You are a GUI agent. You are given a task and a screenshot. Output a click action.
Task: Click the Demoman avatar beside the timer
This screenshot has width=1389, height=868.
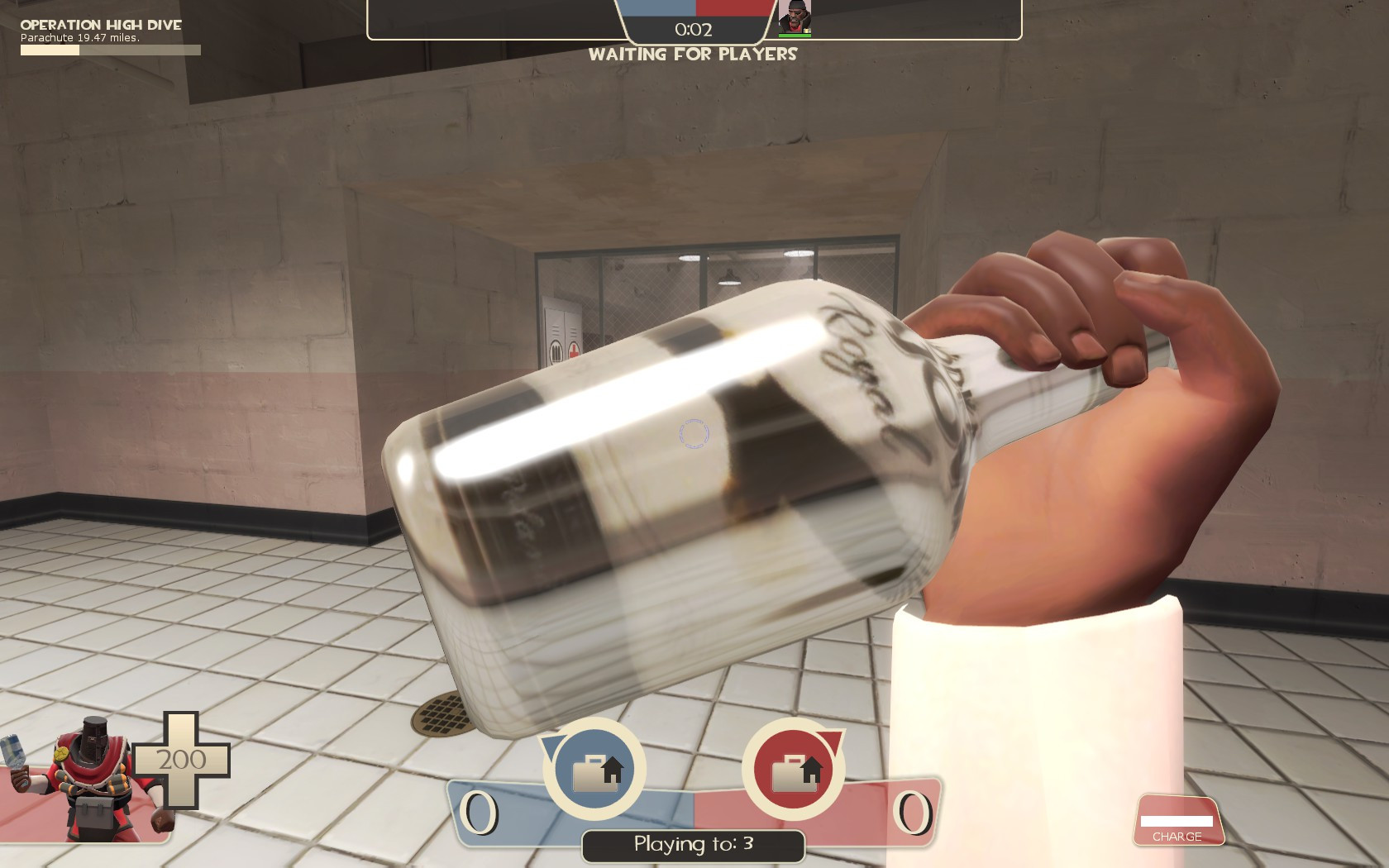click(795, 17)
